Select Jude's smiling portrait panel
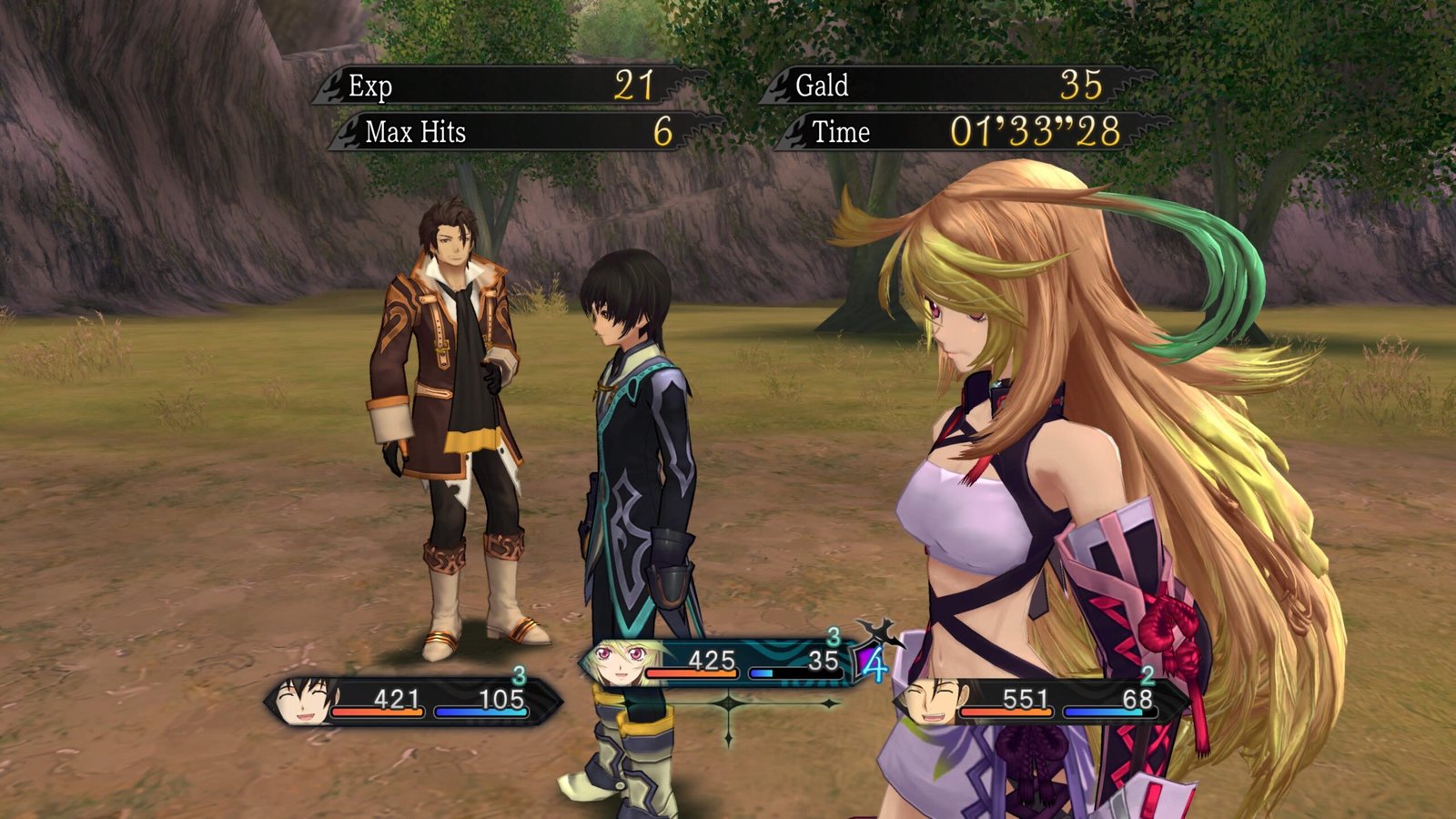This screenshot has width=1456, height=819. 305,700
